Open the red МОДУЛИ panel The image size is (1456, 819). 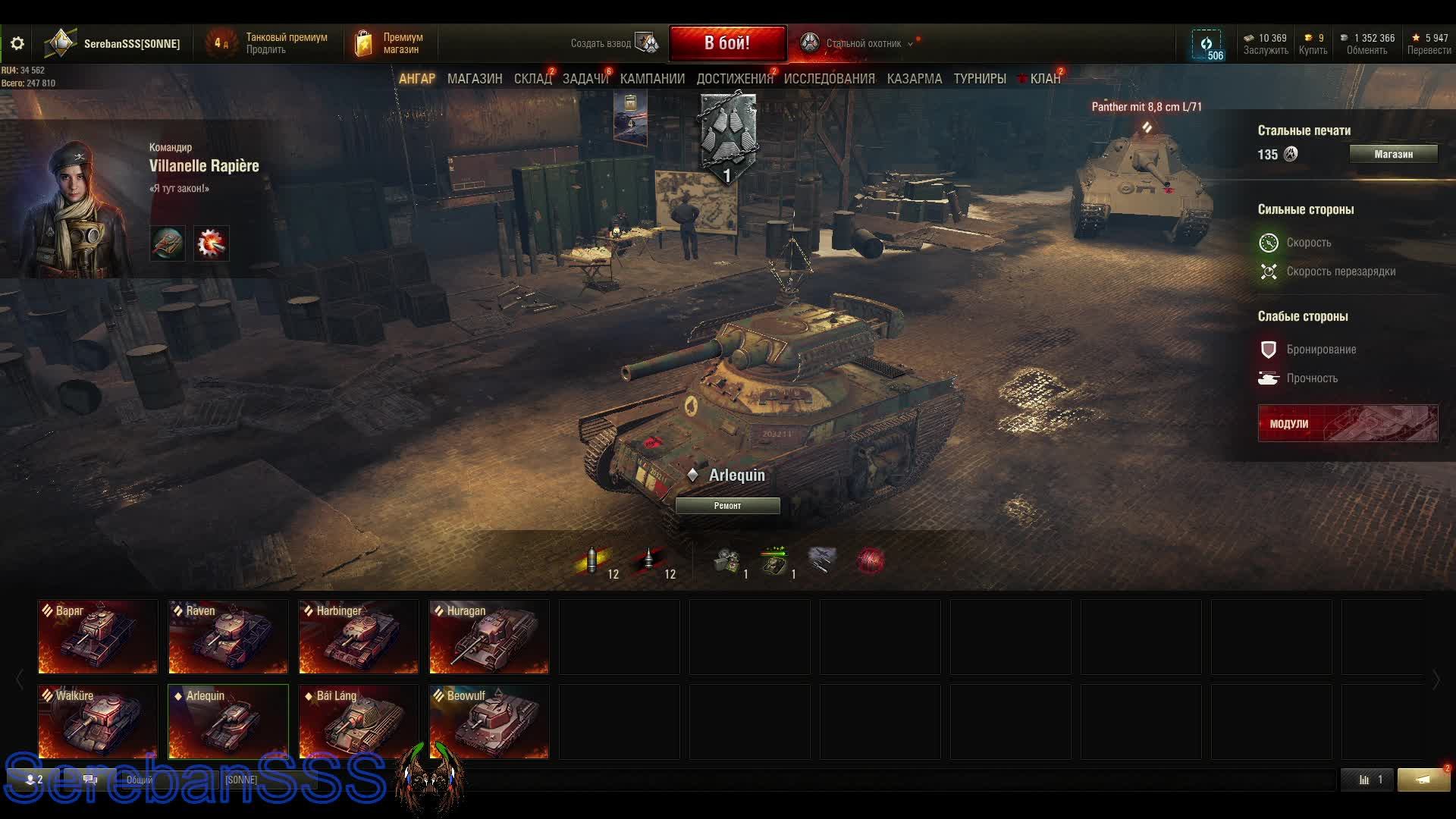click(x=1348, y=423)
